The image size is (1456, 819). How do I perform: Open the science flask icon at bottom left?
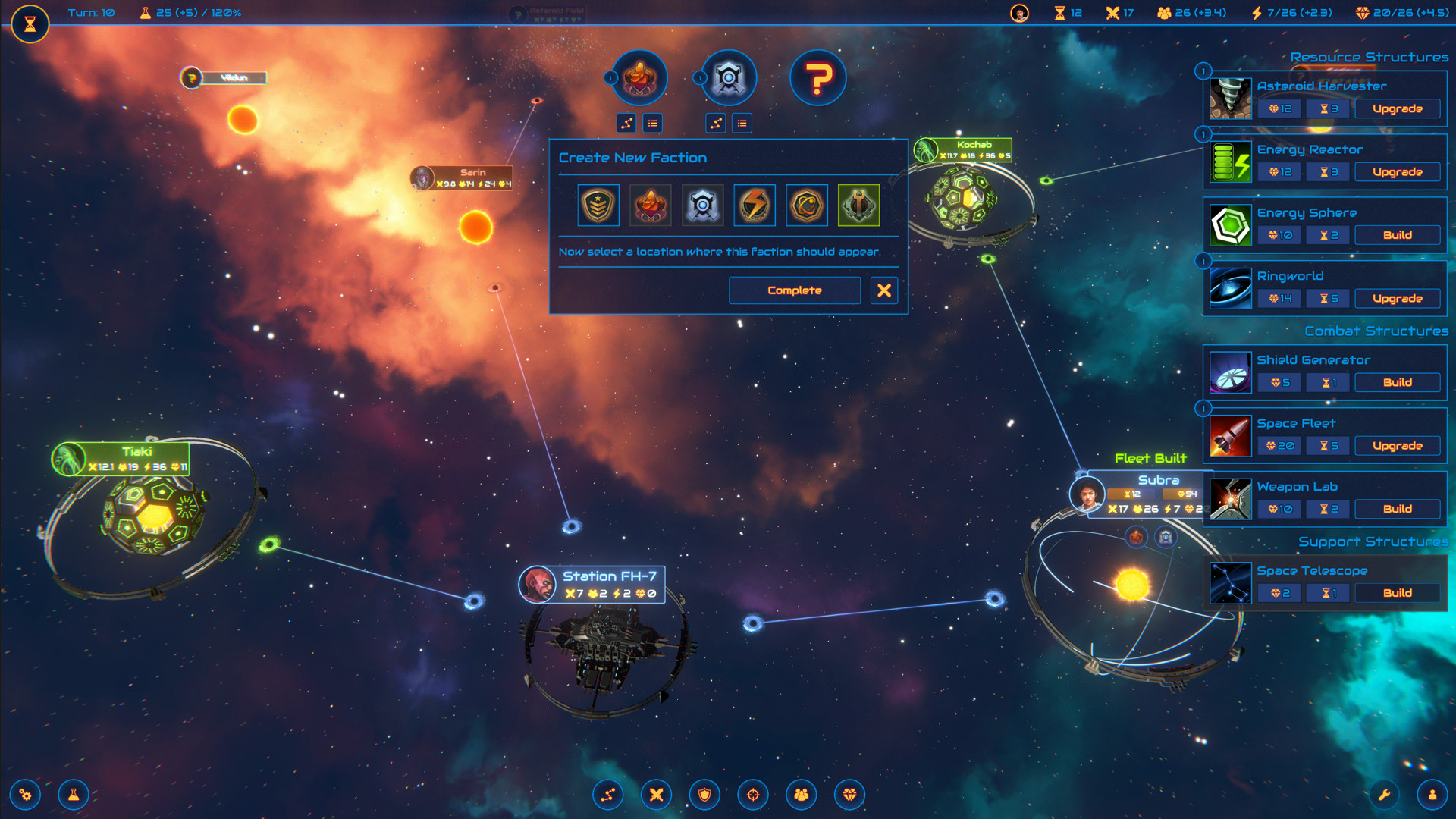(75, 794)
